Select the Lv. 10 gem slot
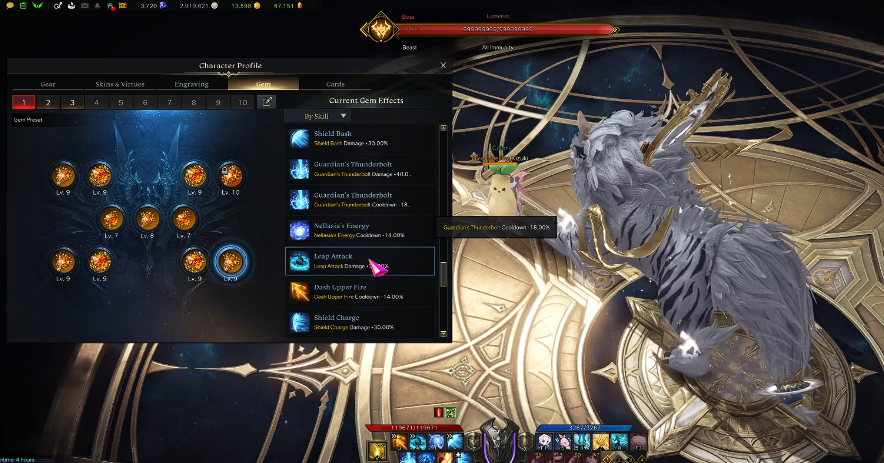Image resolution: width=884 pixels, height=463 pixels. 229,175
